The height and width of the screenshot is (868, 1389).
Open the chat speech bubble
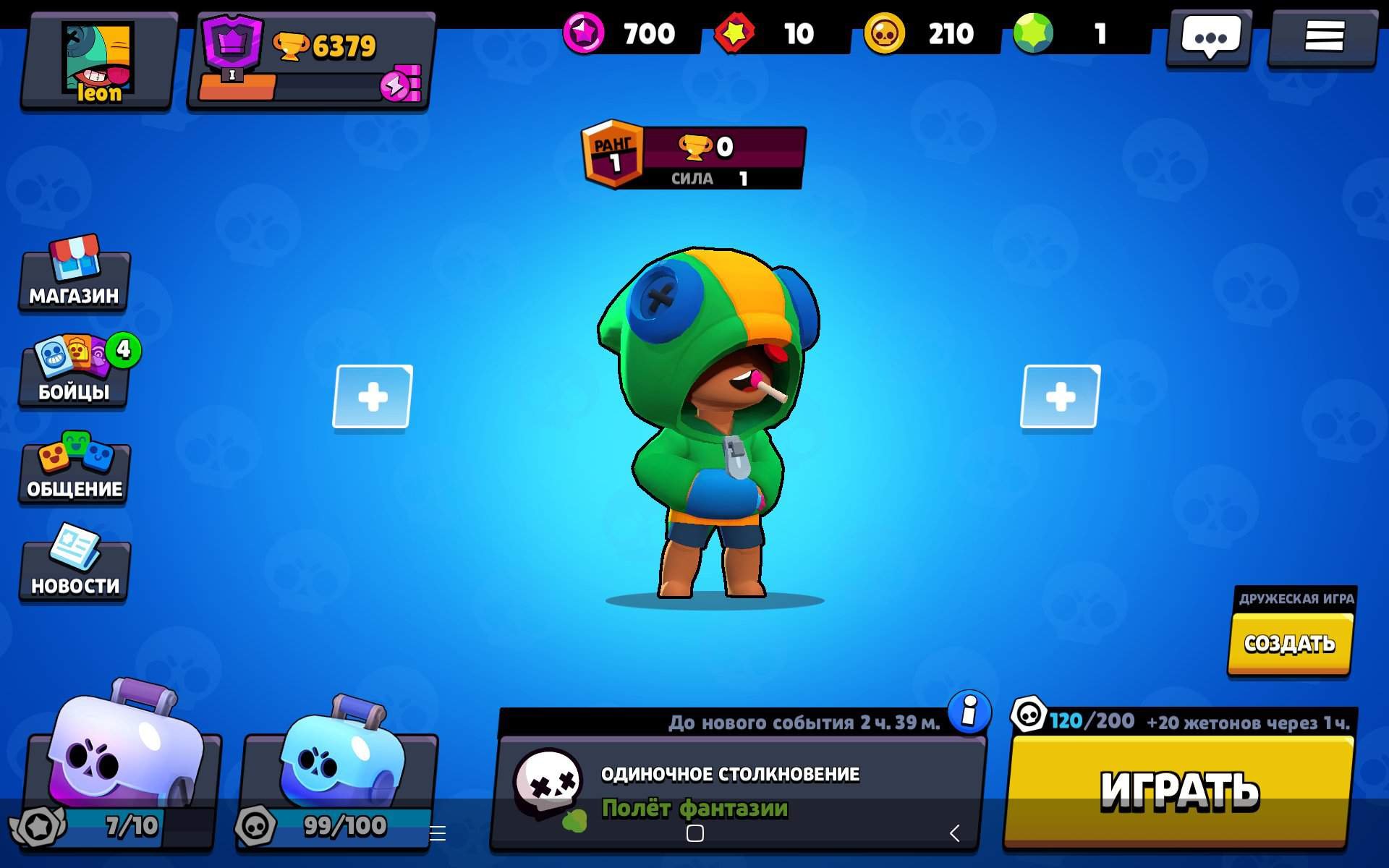point(1210,38)
